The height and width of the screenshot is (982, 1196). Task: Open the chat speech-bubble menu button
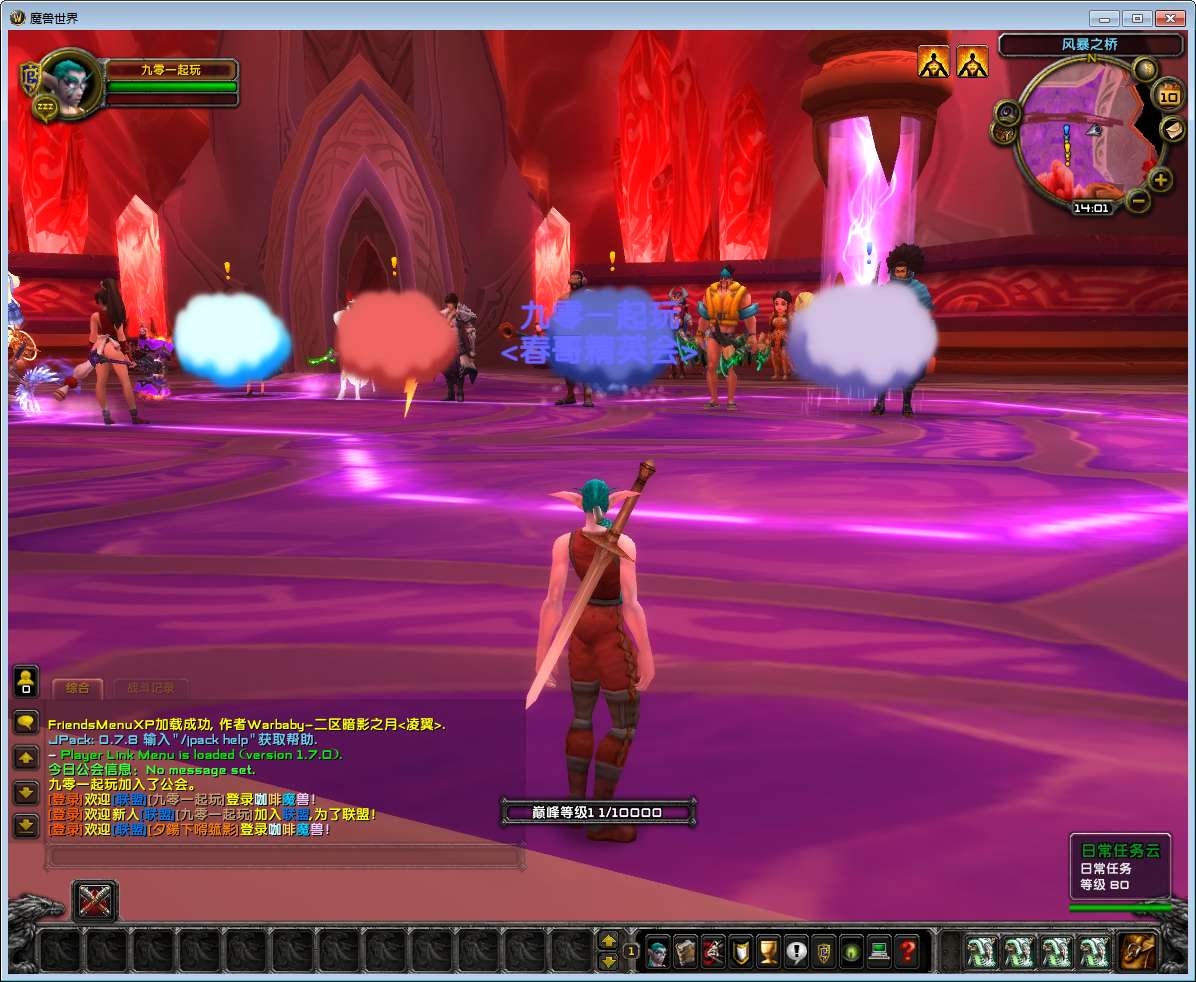26,722
